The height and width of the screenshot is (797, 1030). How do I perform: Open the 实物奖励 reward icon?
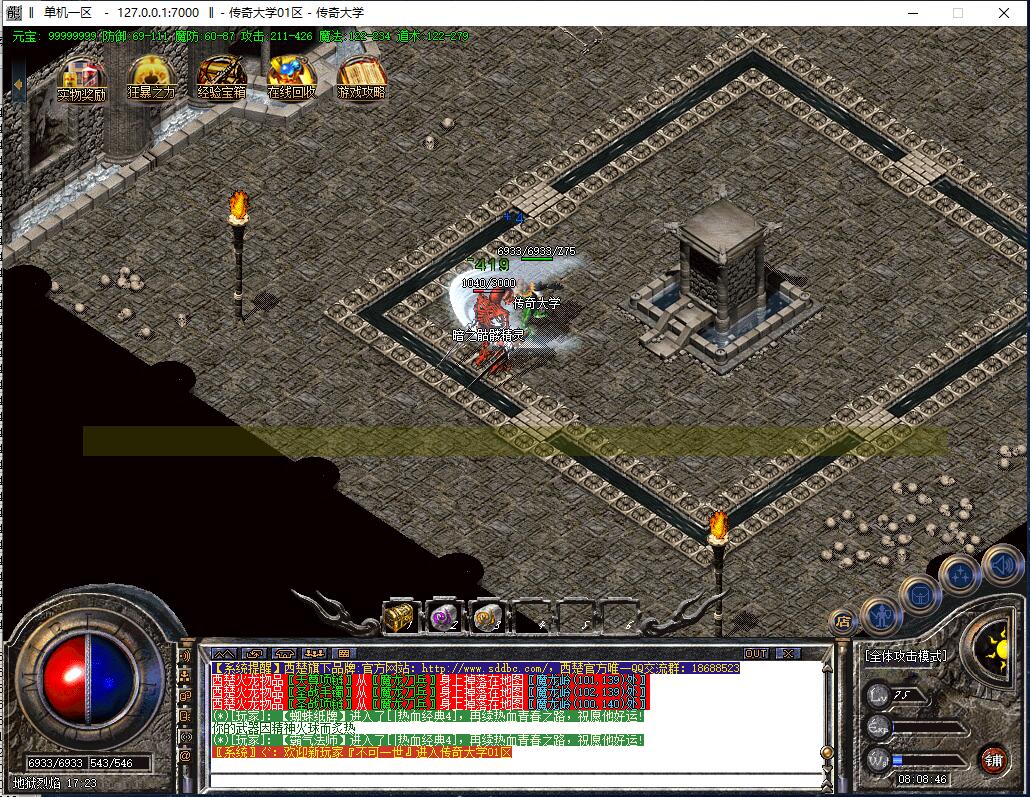click(x=82, y=77)
